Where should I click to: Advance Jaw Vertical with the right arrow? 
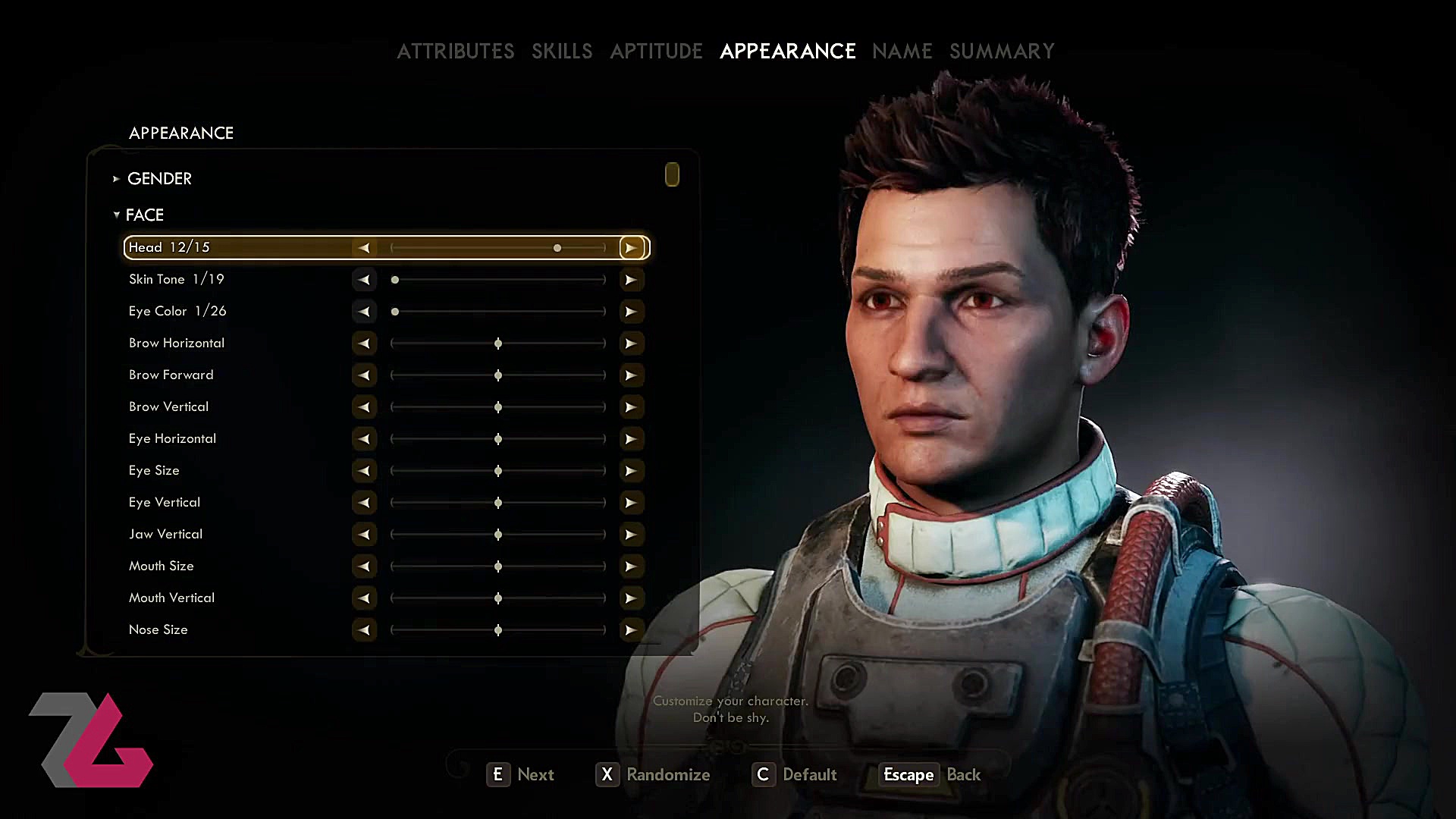point(632,534)
